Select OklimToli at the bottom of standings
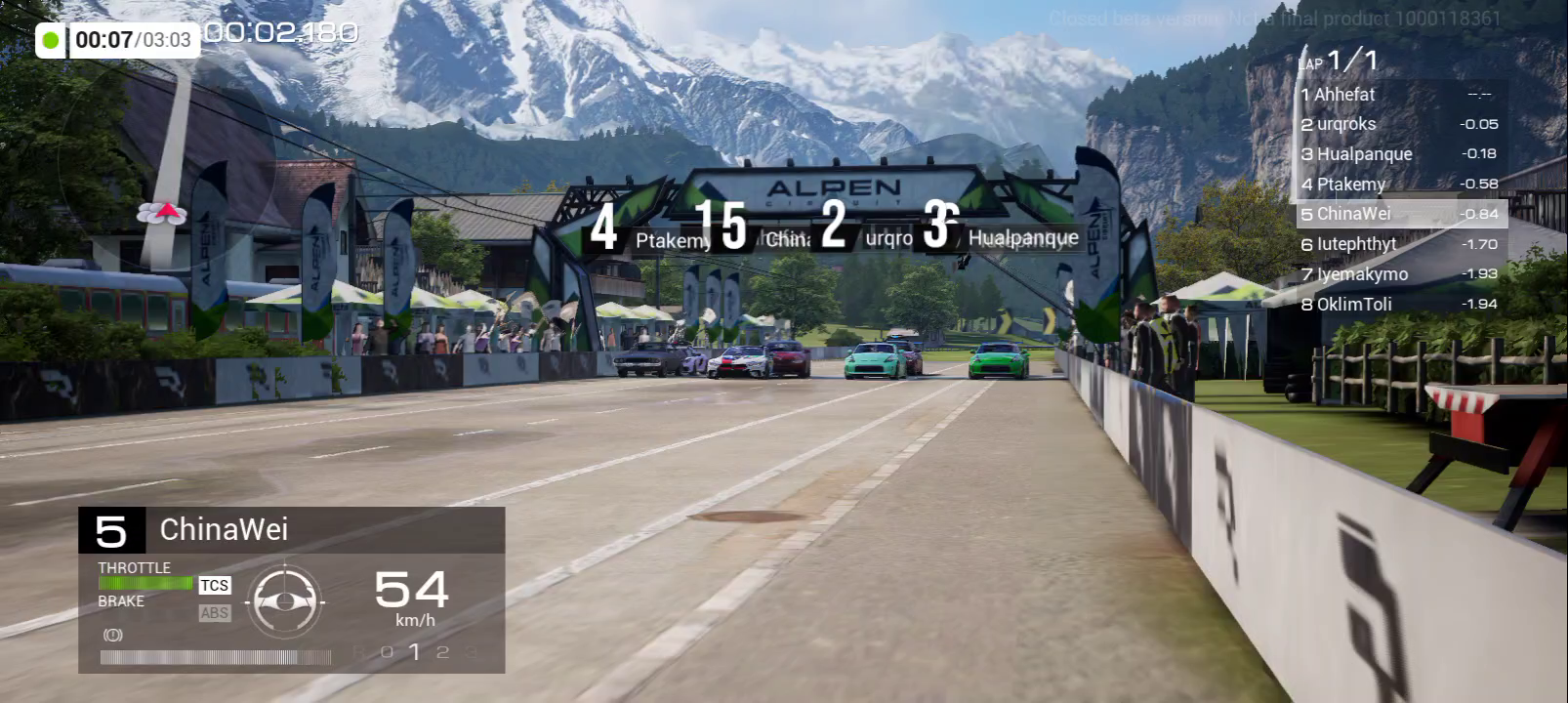This screenshot has height=703, width=1568. pyautogui.click(x=1399, y=304)
